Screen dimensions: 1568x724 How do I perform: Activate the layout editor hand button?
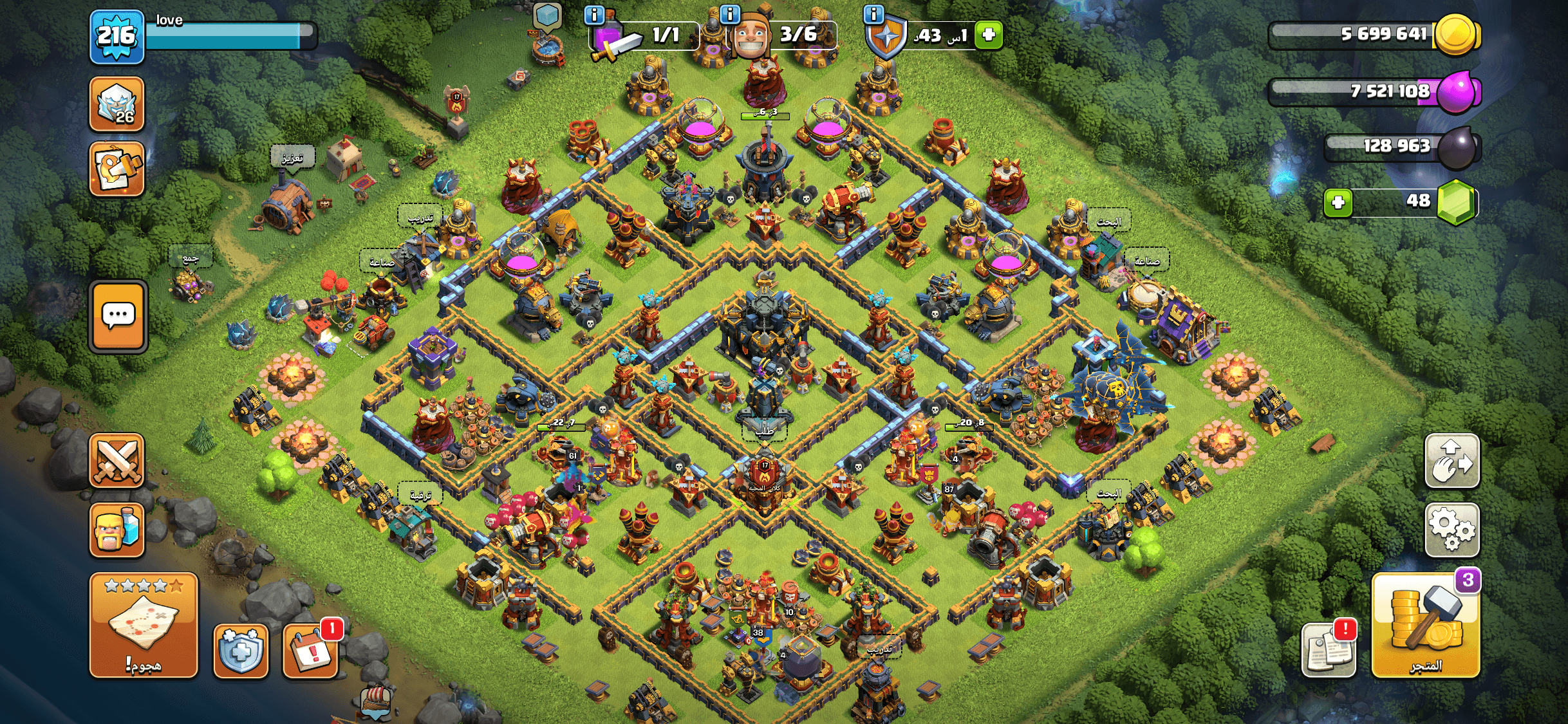[1451, 460]
